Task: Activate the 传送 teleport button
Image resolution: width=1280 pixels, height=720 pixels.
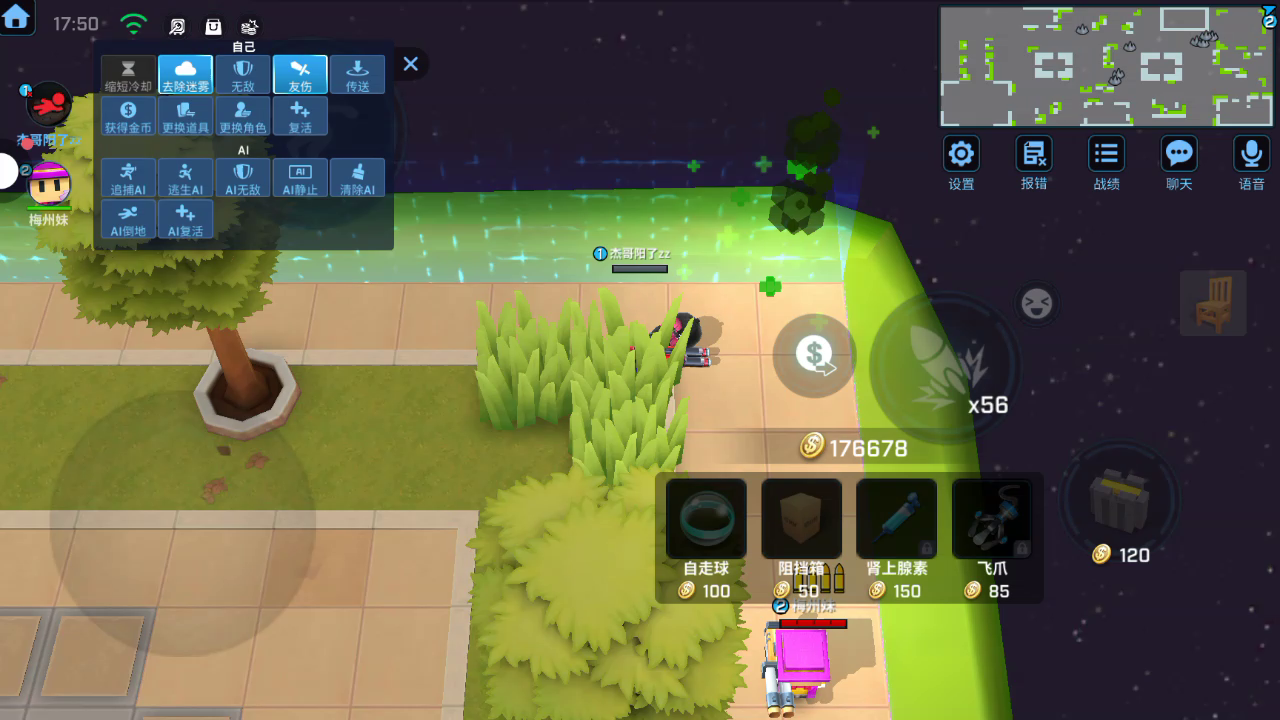Action: [x=357, y=75]
